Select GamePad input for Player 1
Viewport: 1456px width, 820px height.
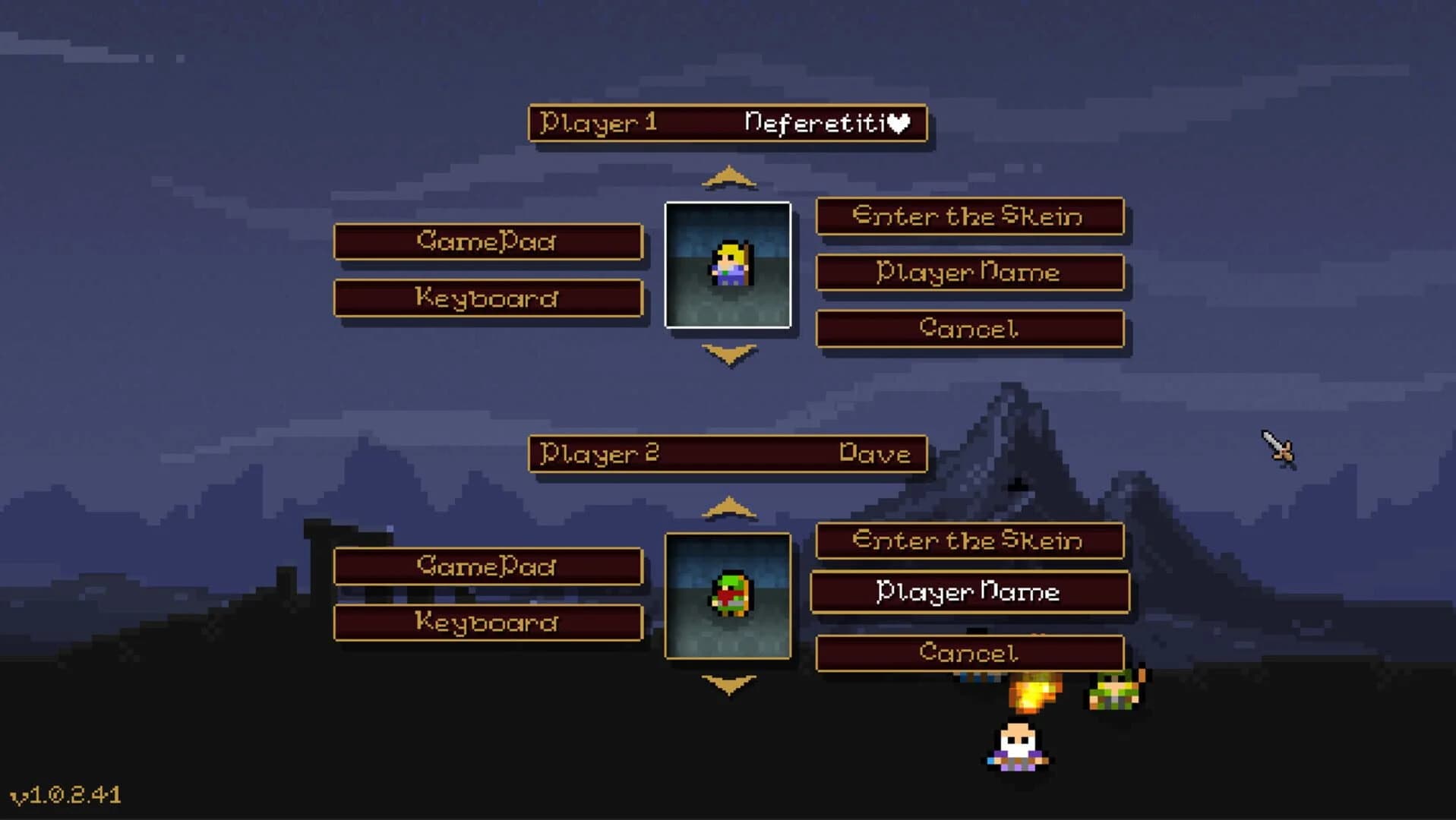[x=488, y=241]
